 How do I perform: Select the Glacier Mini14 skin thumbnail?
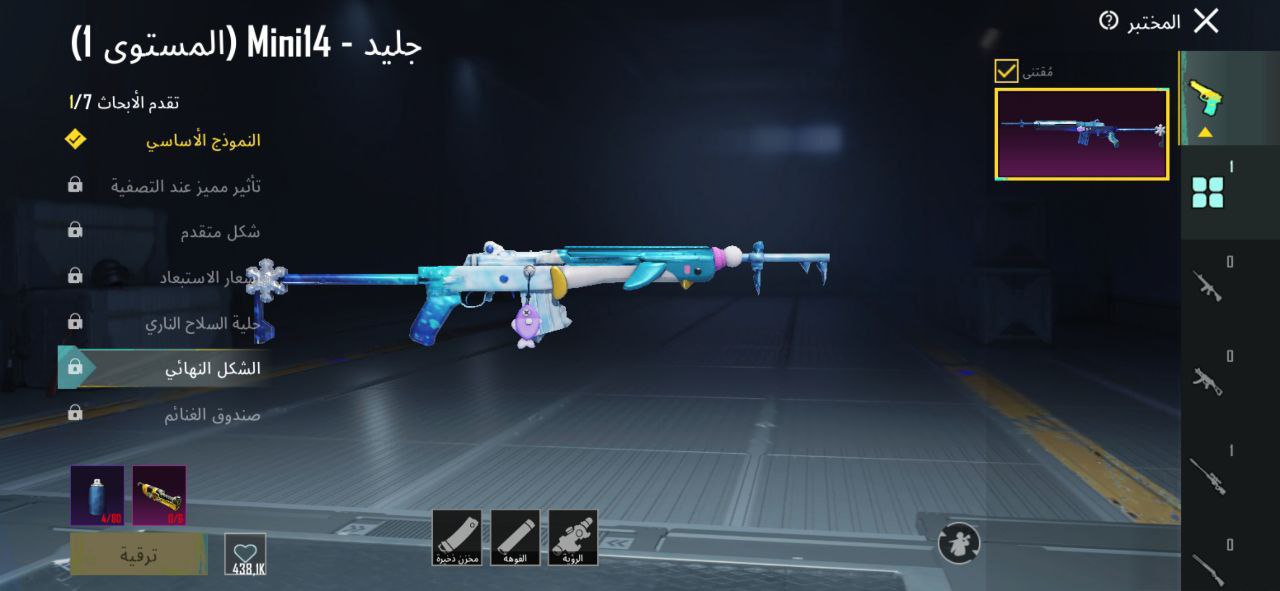pos(1082,134)
